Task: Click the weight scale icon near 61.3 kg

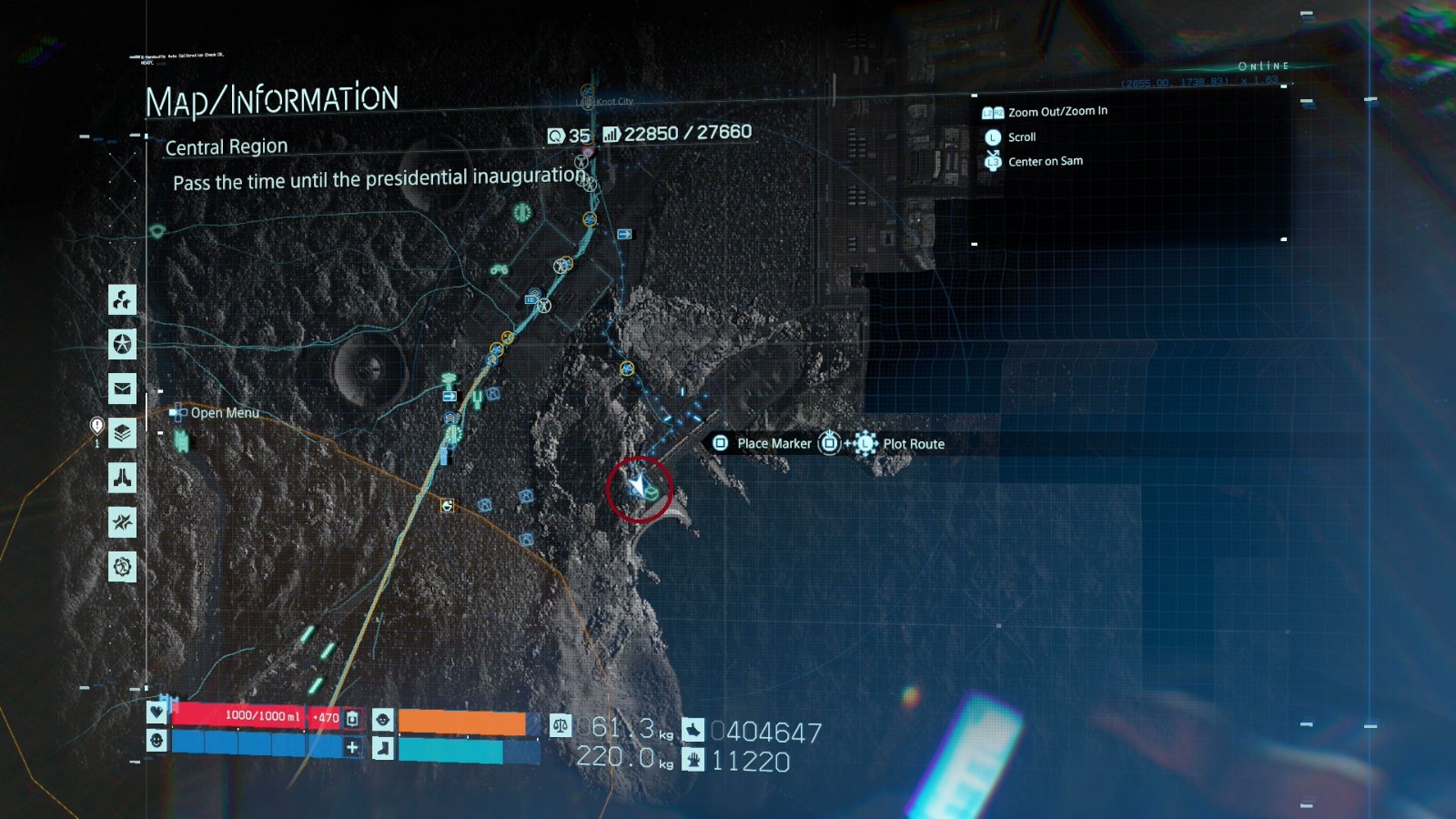Action: [560, 726]
